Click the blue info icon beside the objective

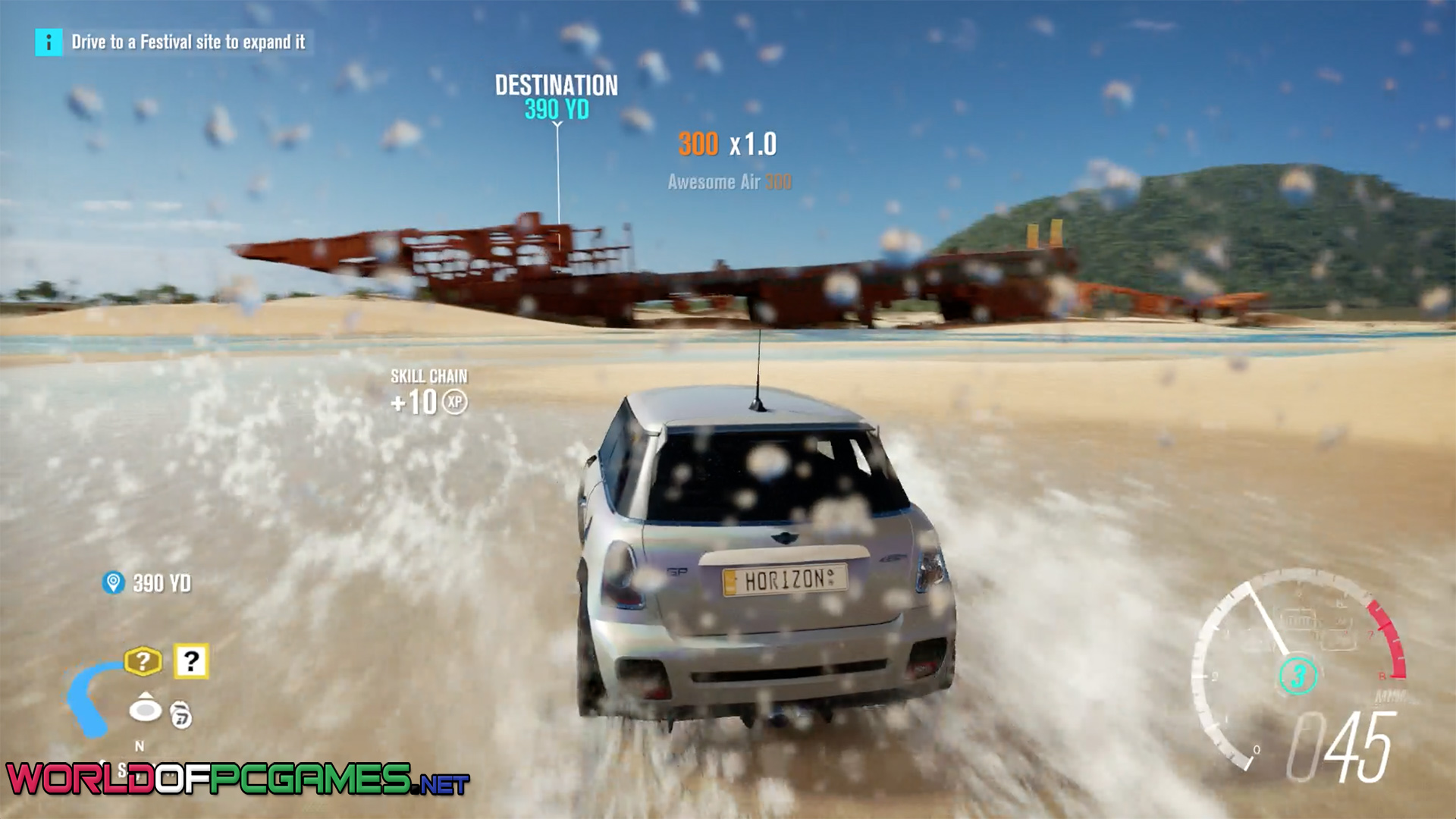49,42
